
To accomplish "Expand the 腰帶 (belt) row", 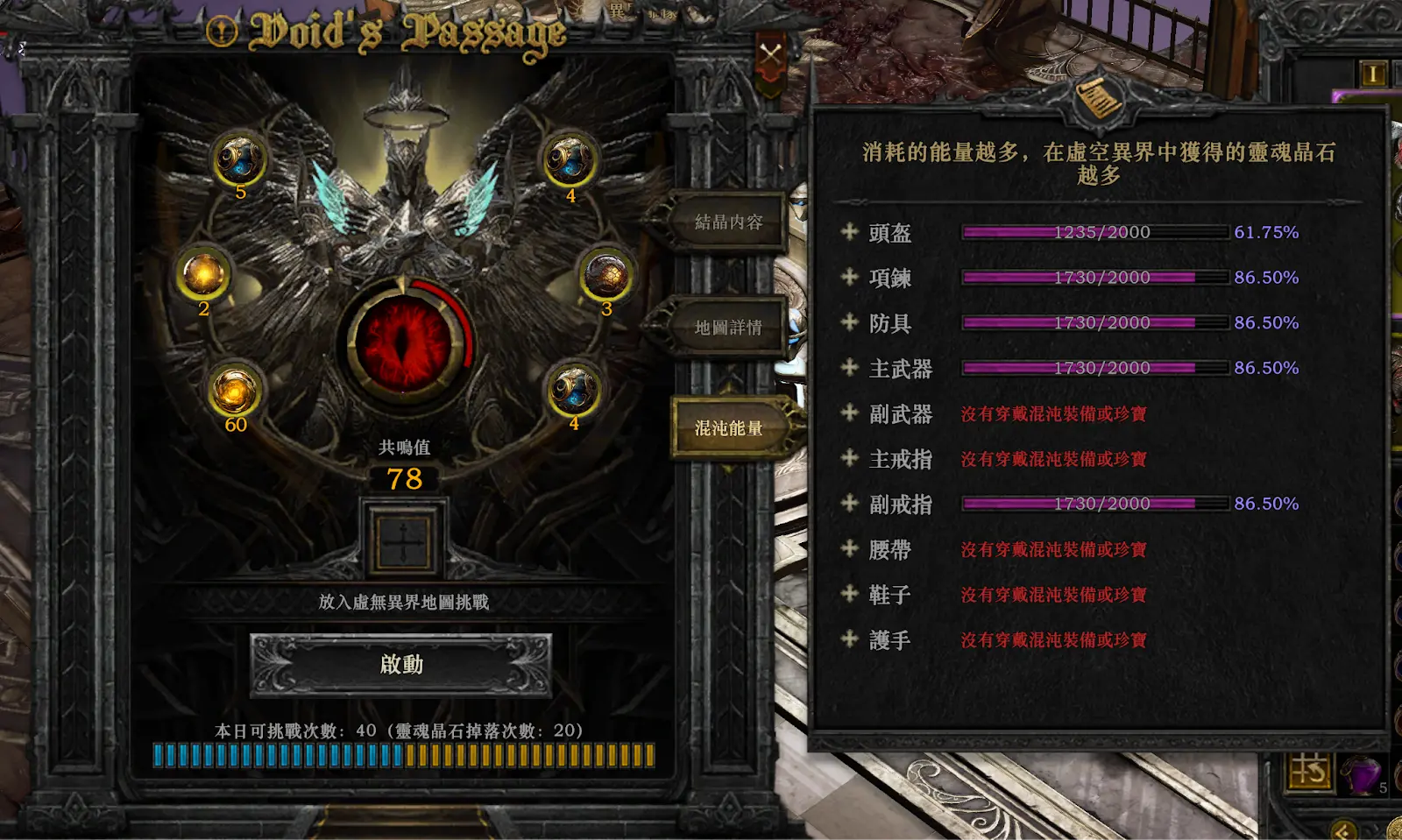I will [x=849, y=549].
